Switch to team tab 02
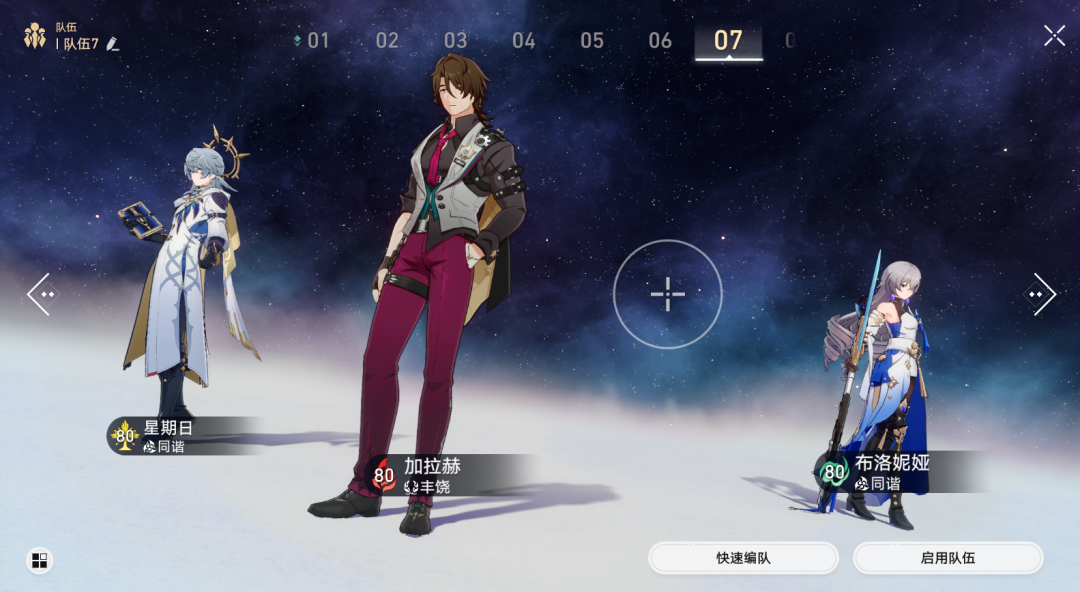Viewport: 1080px width, 592px height. click(387, 41)
